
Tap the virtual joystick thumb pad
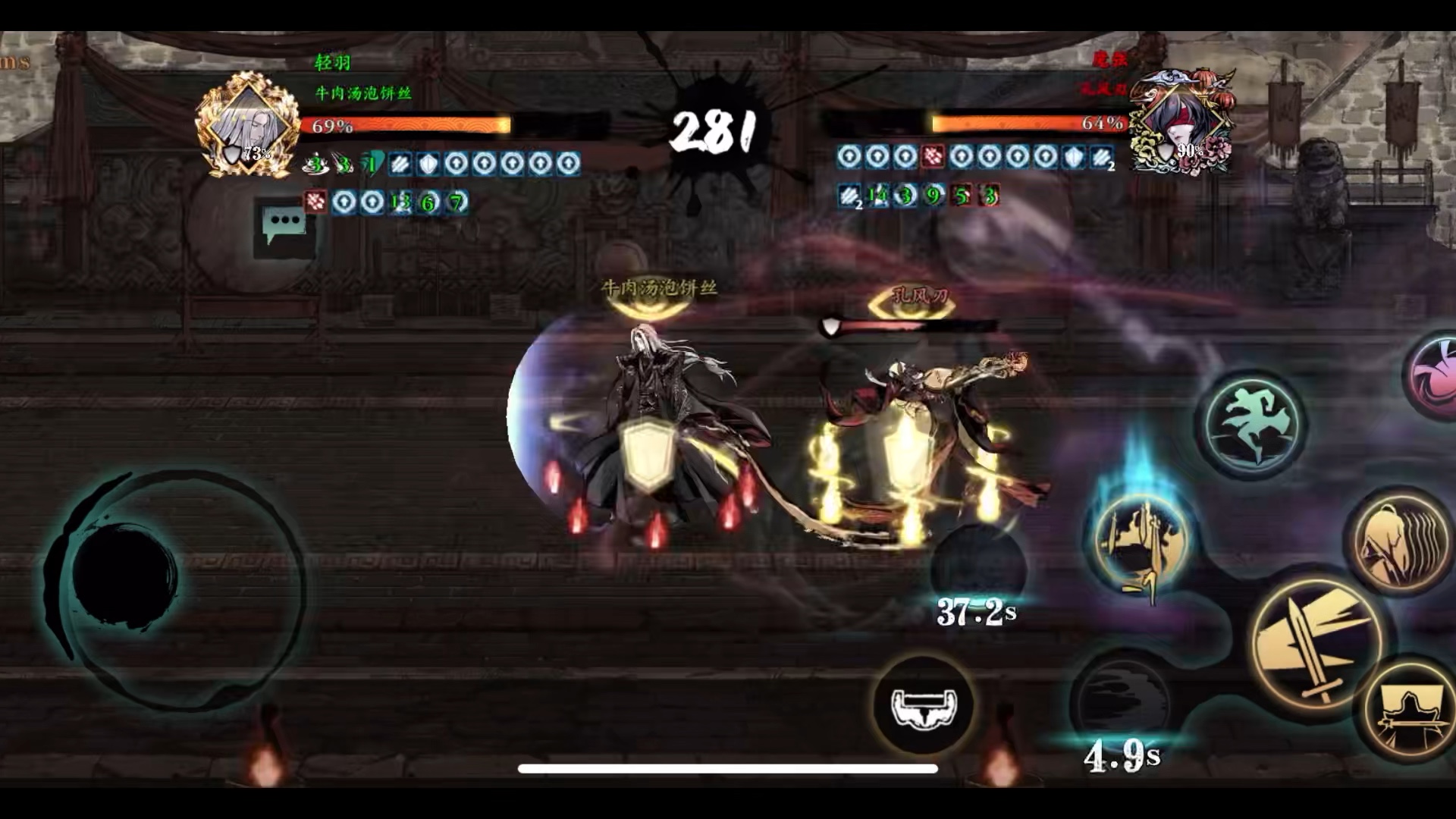pos(125,574)
